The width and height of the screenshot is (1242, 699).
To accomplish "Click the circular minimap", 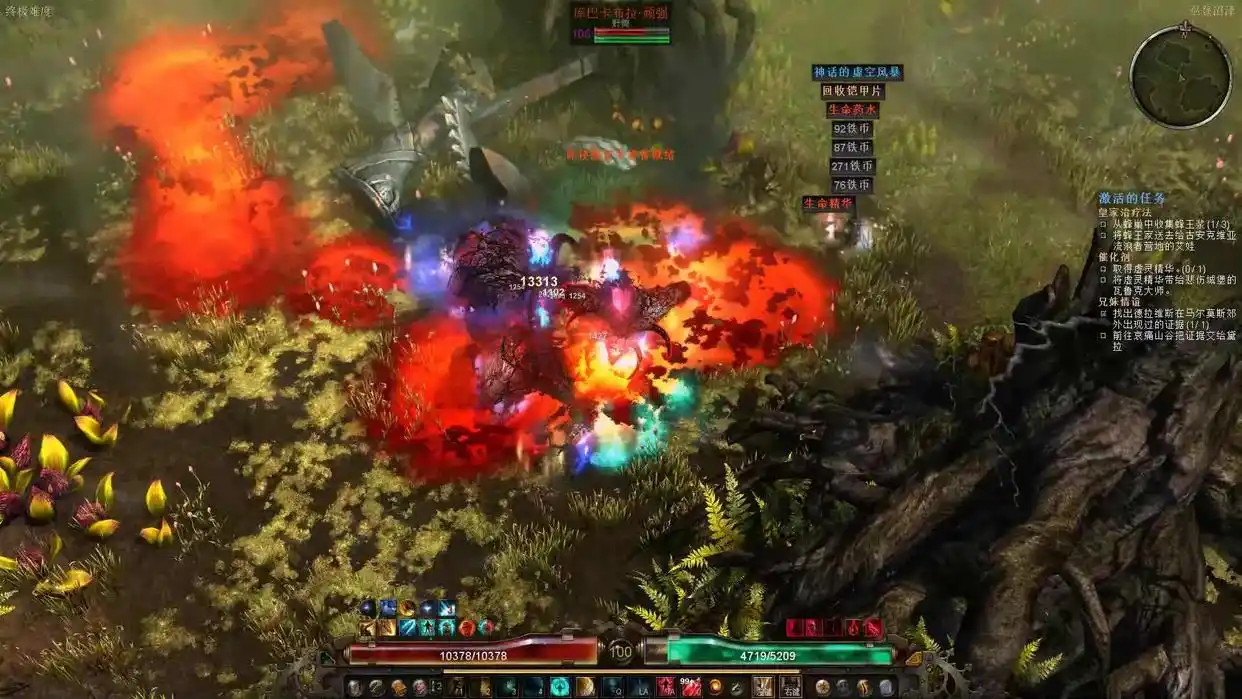I will point(1180,76).
